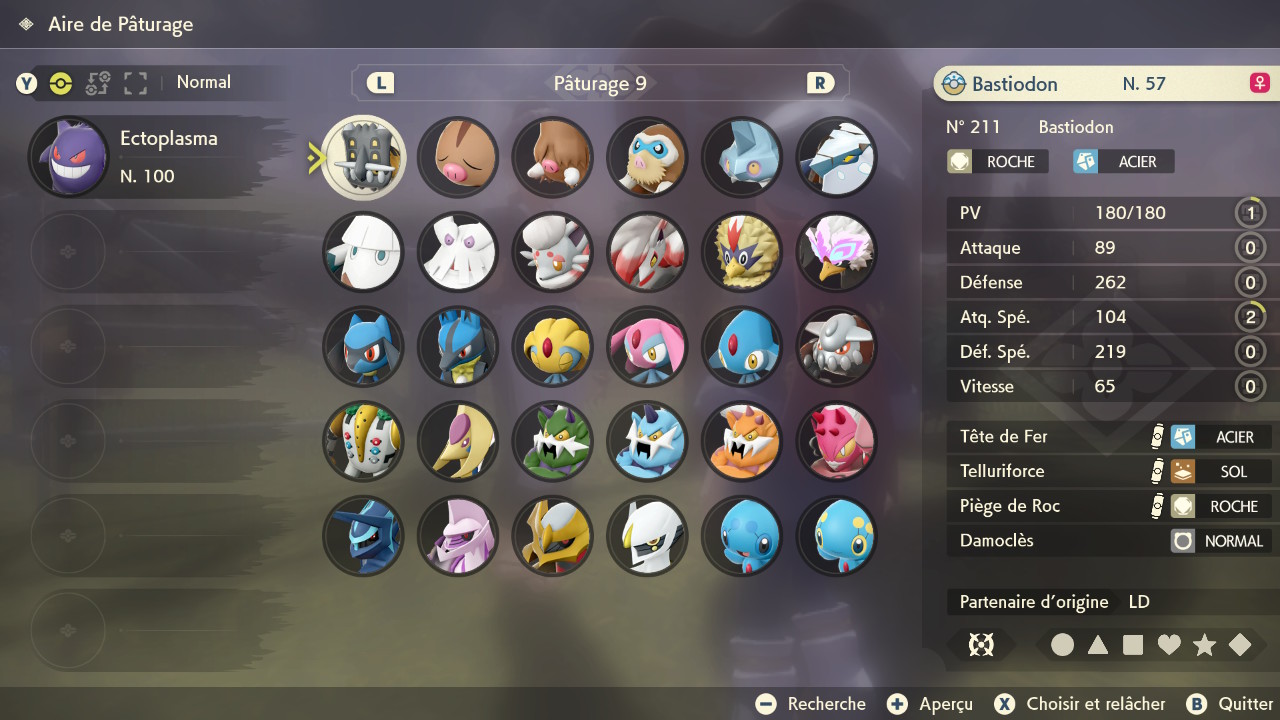Image resolution: width=1280 pixels, height=720 pixels.
Task: Choose the Giratina slot
Action: 553,537
